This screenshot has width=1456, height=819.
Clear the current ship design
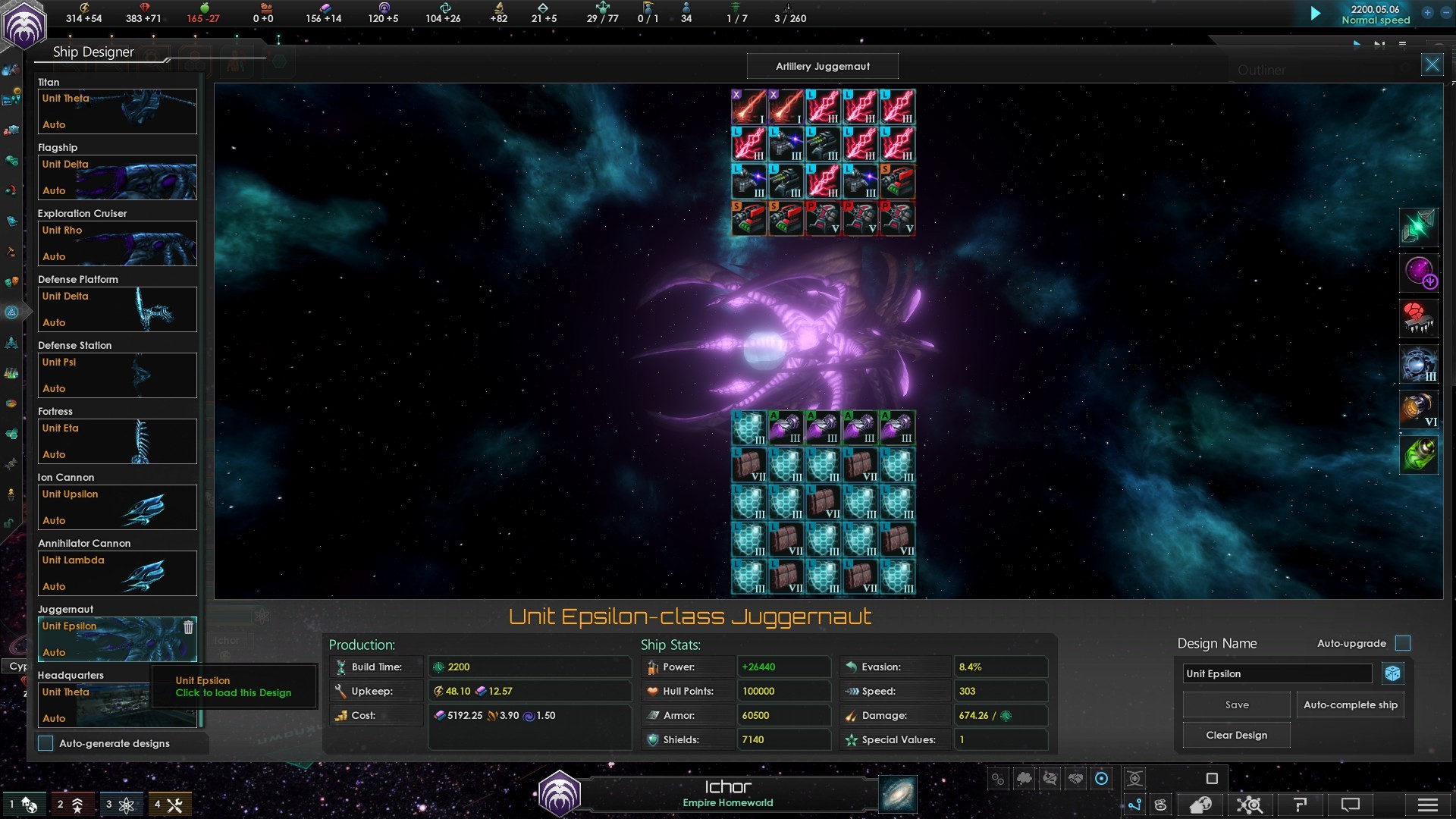click(x=1236, y=735)
